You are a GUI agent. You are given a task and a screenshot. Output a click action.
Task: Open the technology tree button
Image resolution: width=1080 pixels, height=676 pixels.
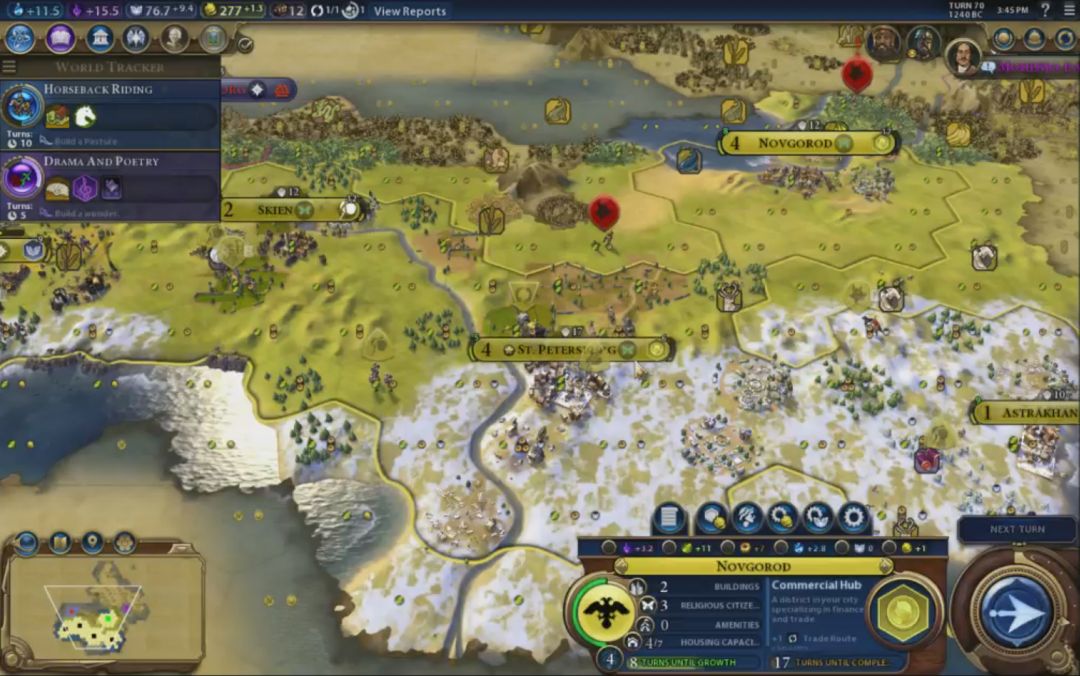(20, 38)
